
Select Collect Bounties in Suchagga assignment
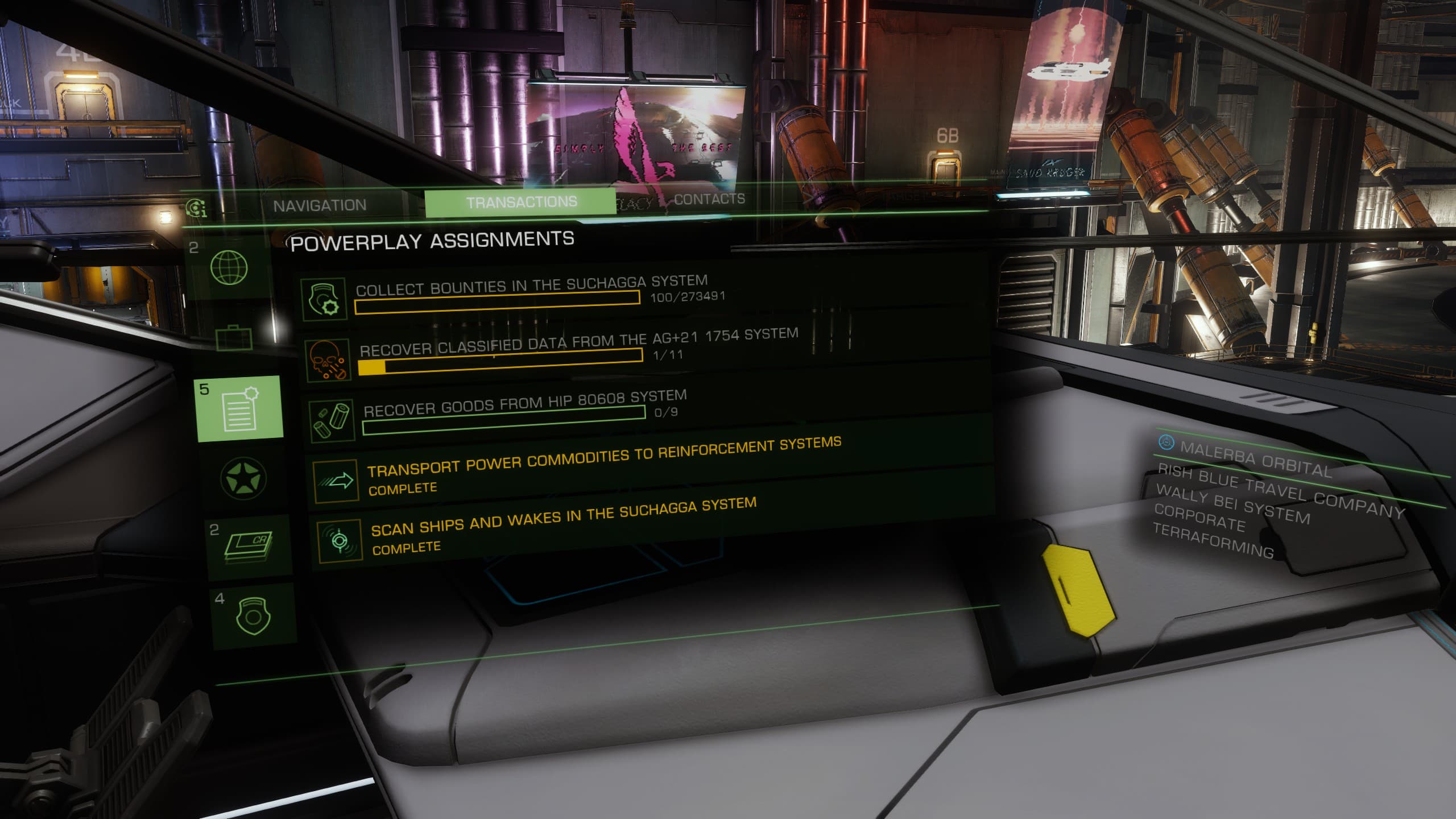coord(531,295)
